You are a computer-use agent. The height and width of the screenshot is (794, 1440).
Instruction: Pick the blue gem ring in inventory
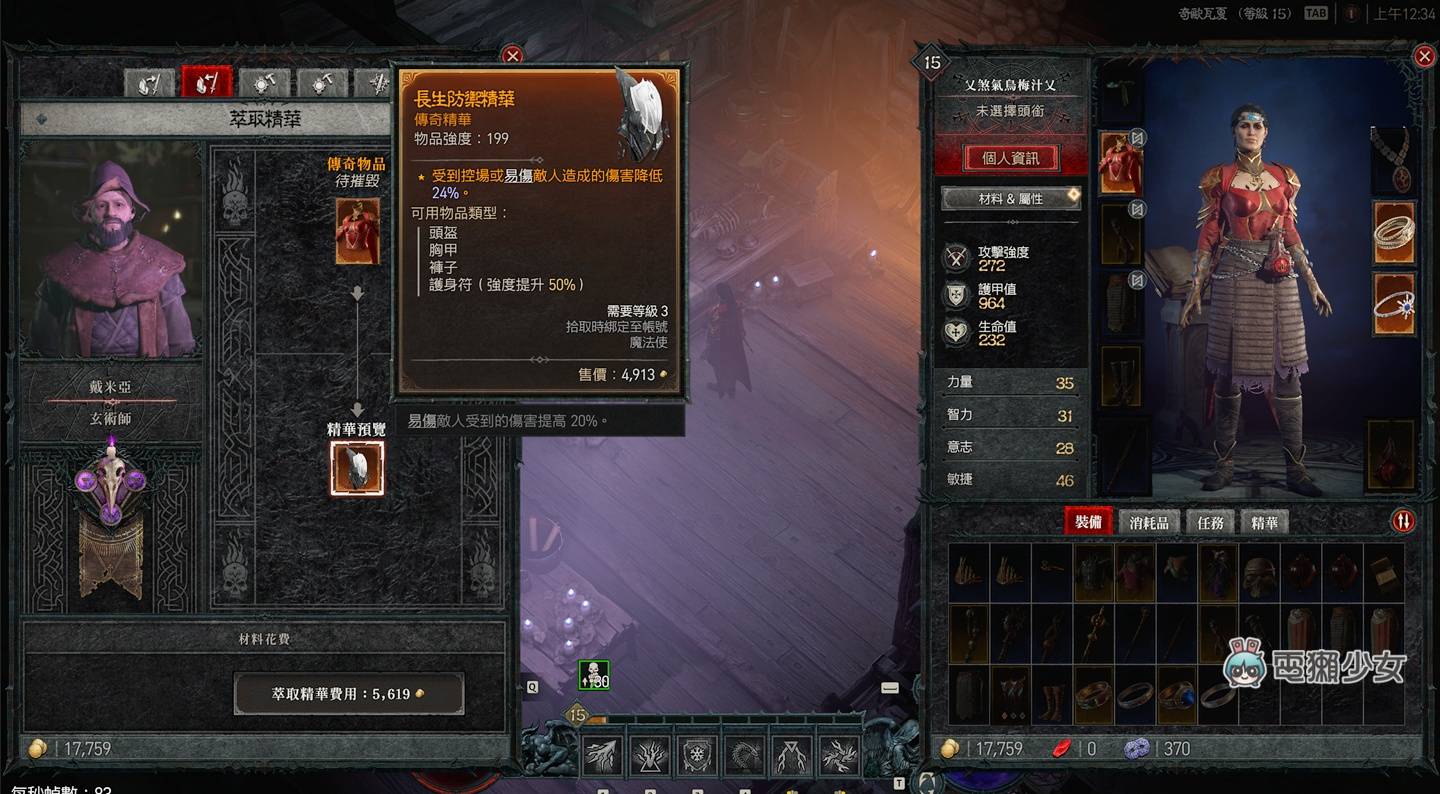pos(1177,695)
